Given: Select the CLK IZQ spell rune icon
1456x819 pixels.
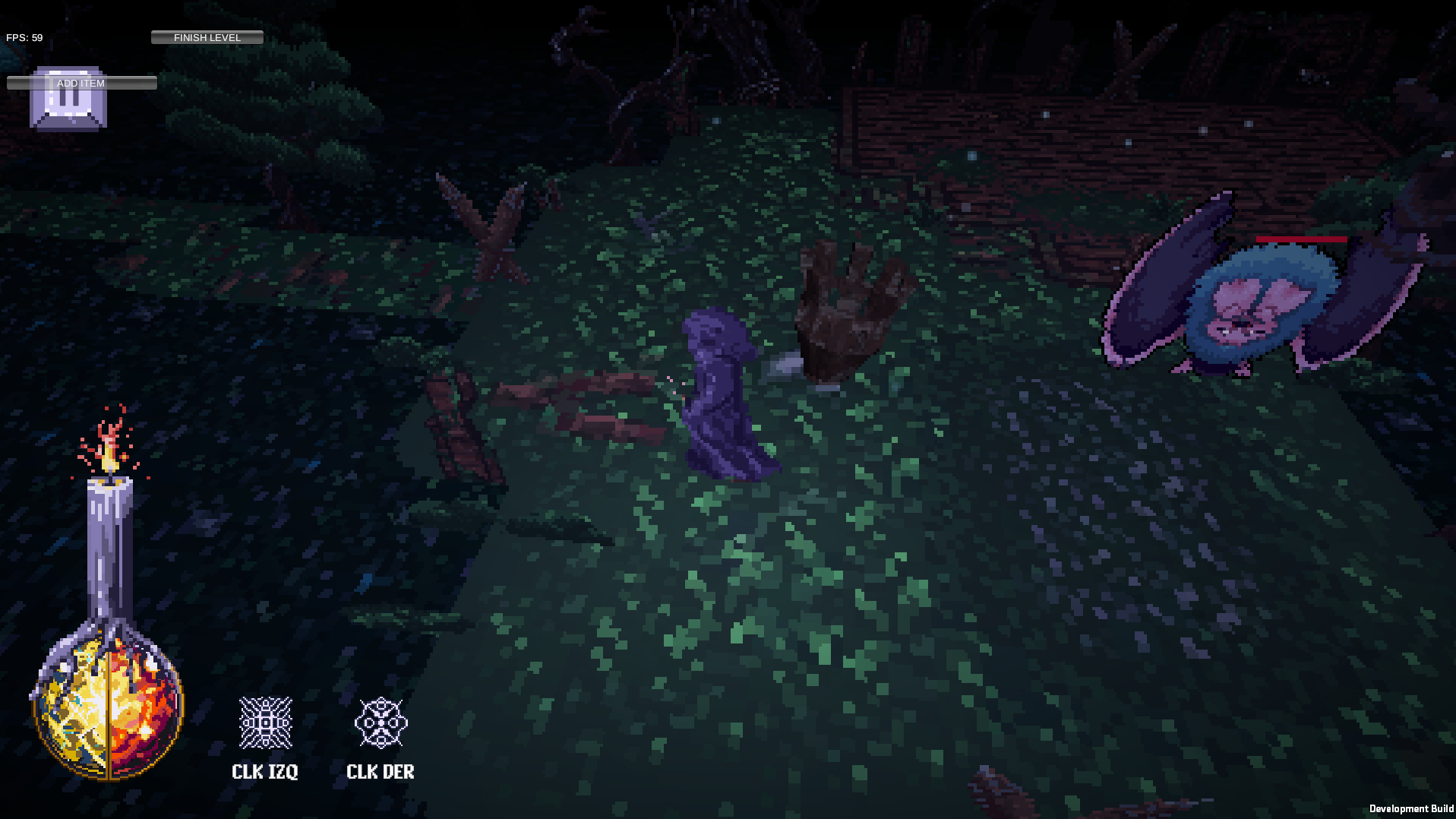Looking at the screenshot, I should click(x=265, y=723).
